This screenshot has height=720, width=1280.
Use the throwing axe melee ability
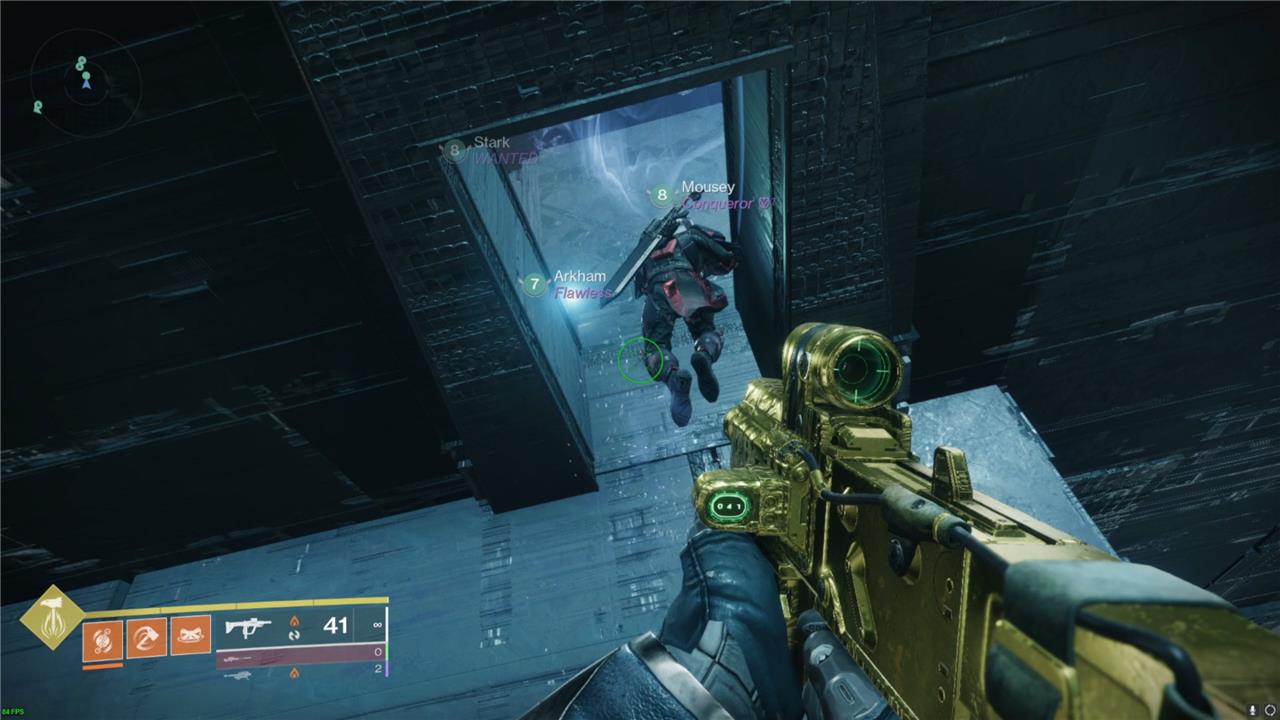pyautogui.click(x=146, y=636)
